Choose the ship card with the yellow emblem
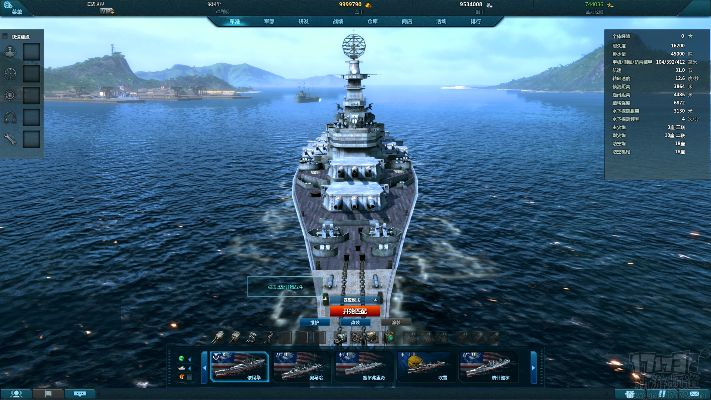 point(425,366)
